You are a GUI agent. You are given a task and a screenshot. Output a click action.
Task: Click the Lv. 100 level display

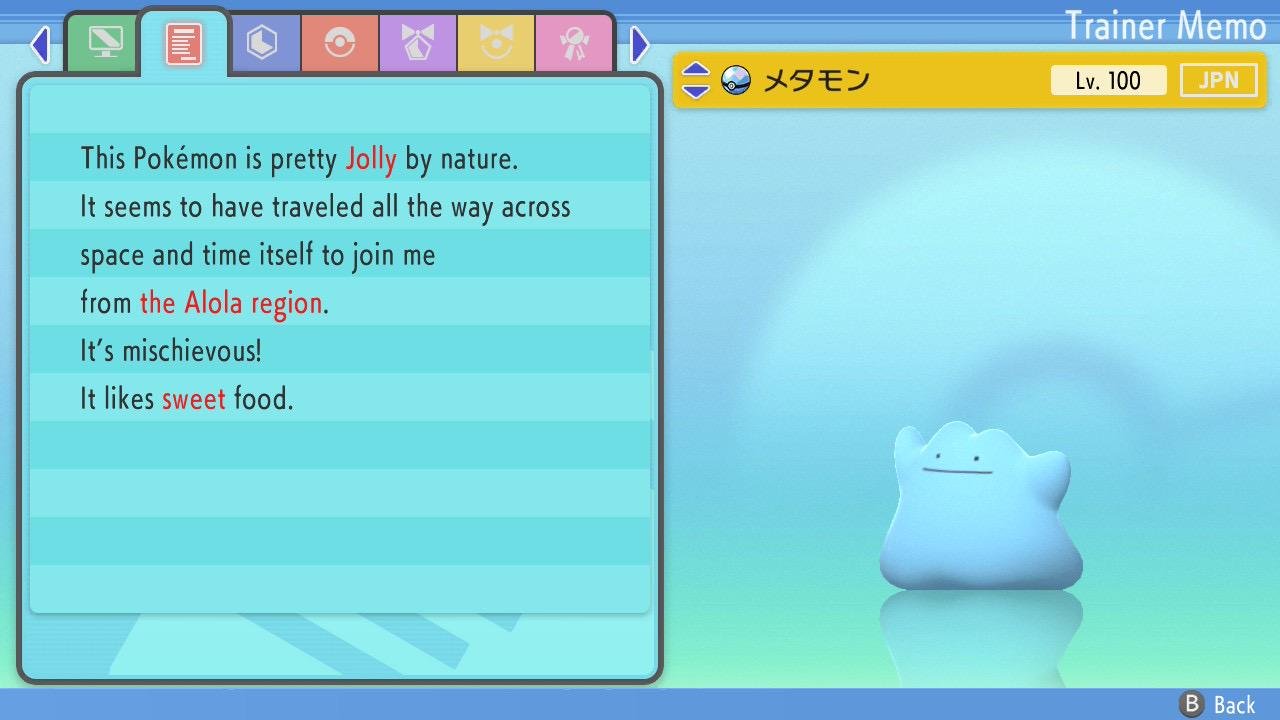(x=1108, y=80)
